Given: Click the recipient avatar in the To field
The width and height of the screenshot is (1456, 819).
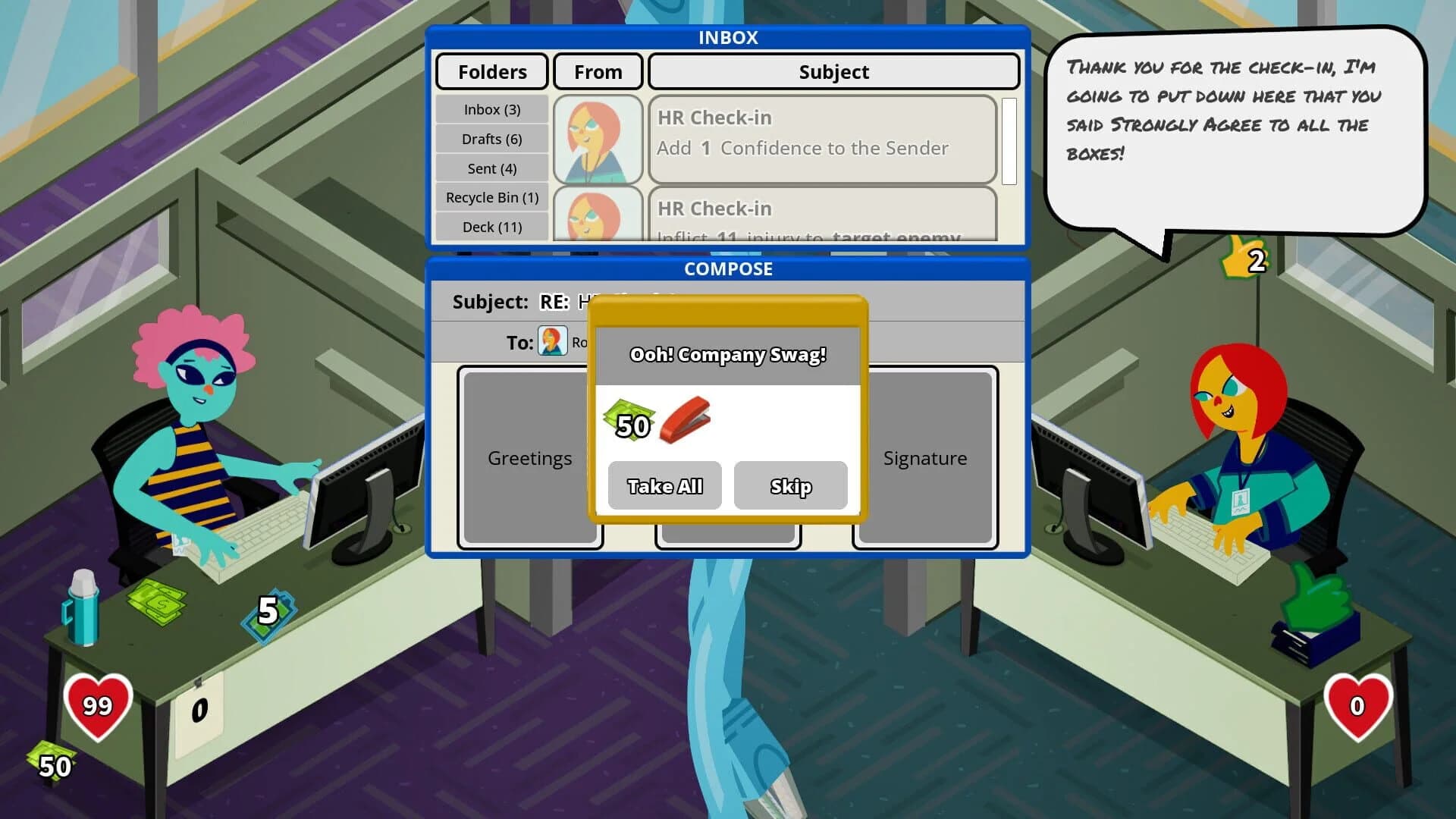Looking at the screenshot, I should [x=554, y=342].
